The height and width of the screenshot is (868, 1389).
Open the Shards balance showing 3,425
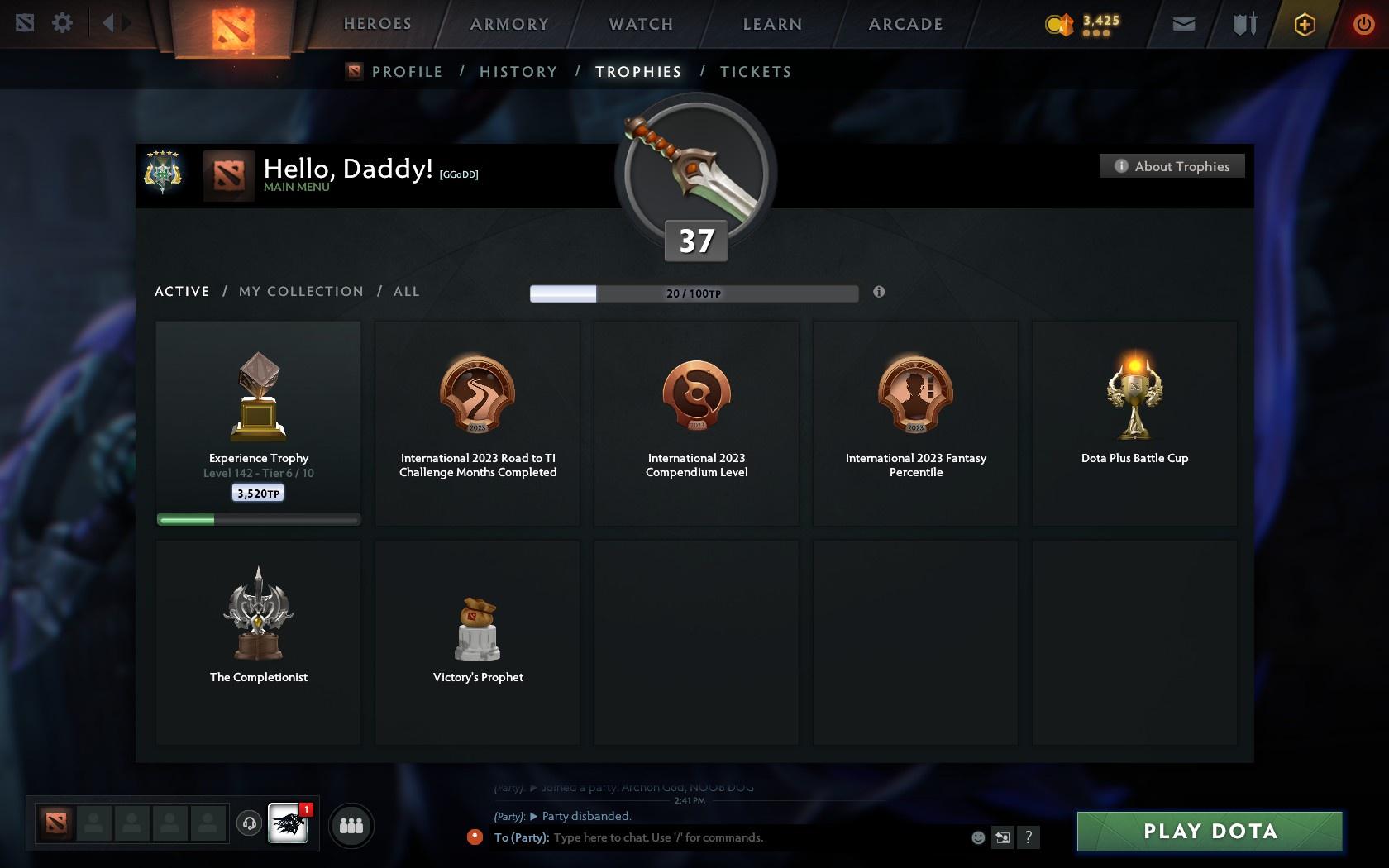click(1085, 24)
